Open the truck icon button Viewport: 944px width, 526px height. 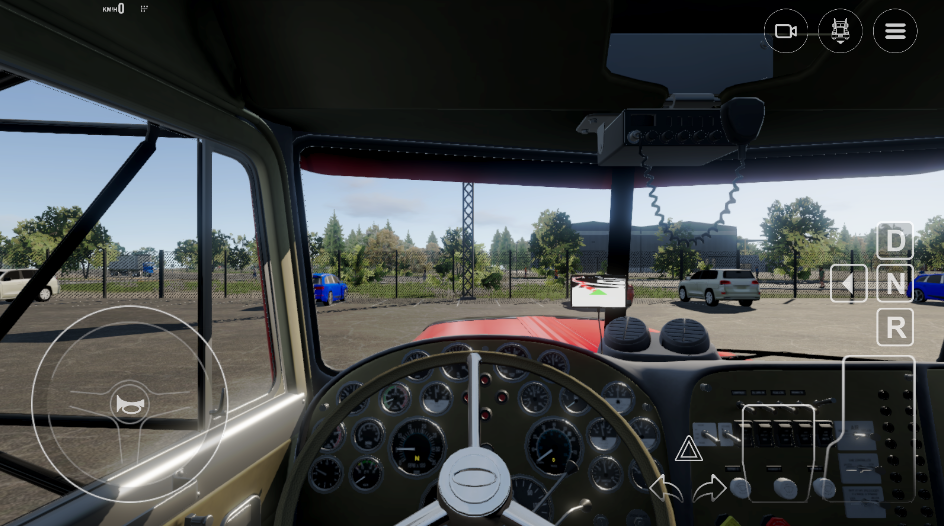(840, 32)
